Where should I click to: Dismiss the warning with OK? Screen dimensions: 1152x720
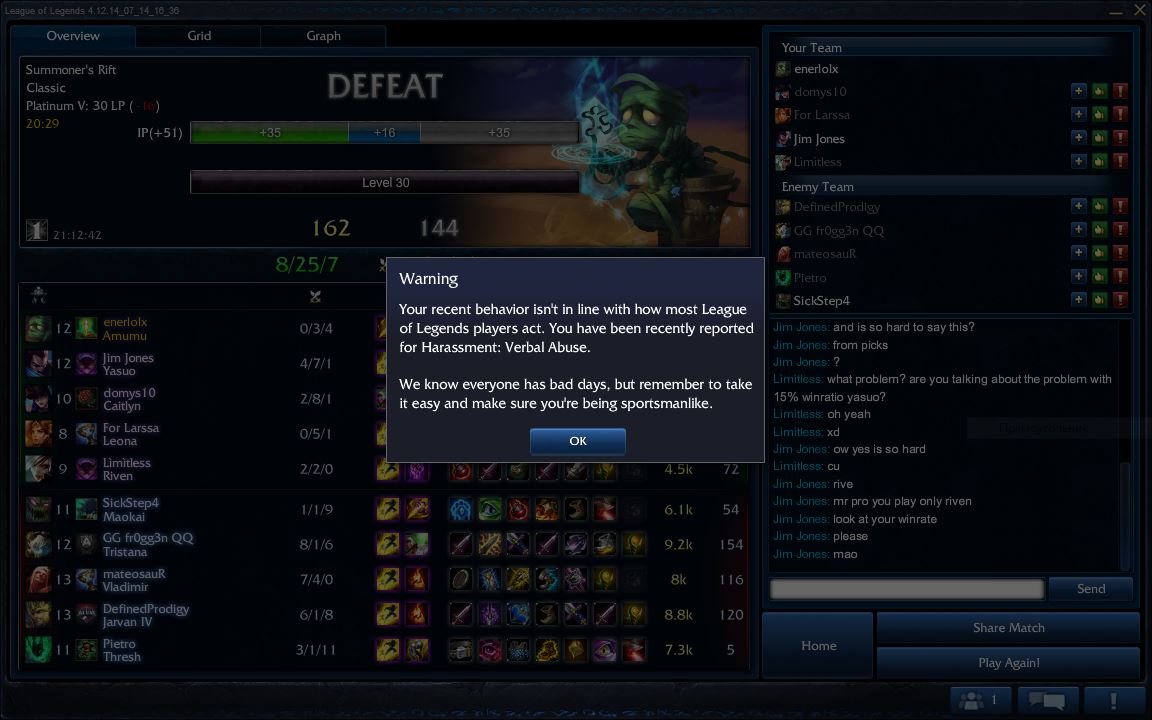(577, 441)
